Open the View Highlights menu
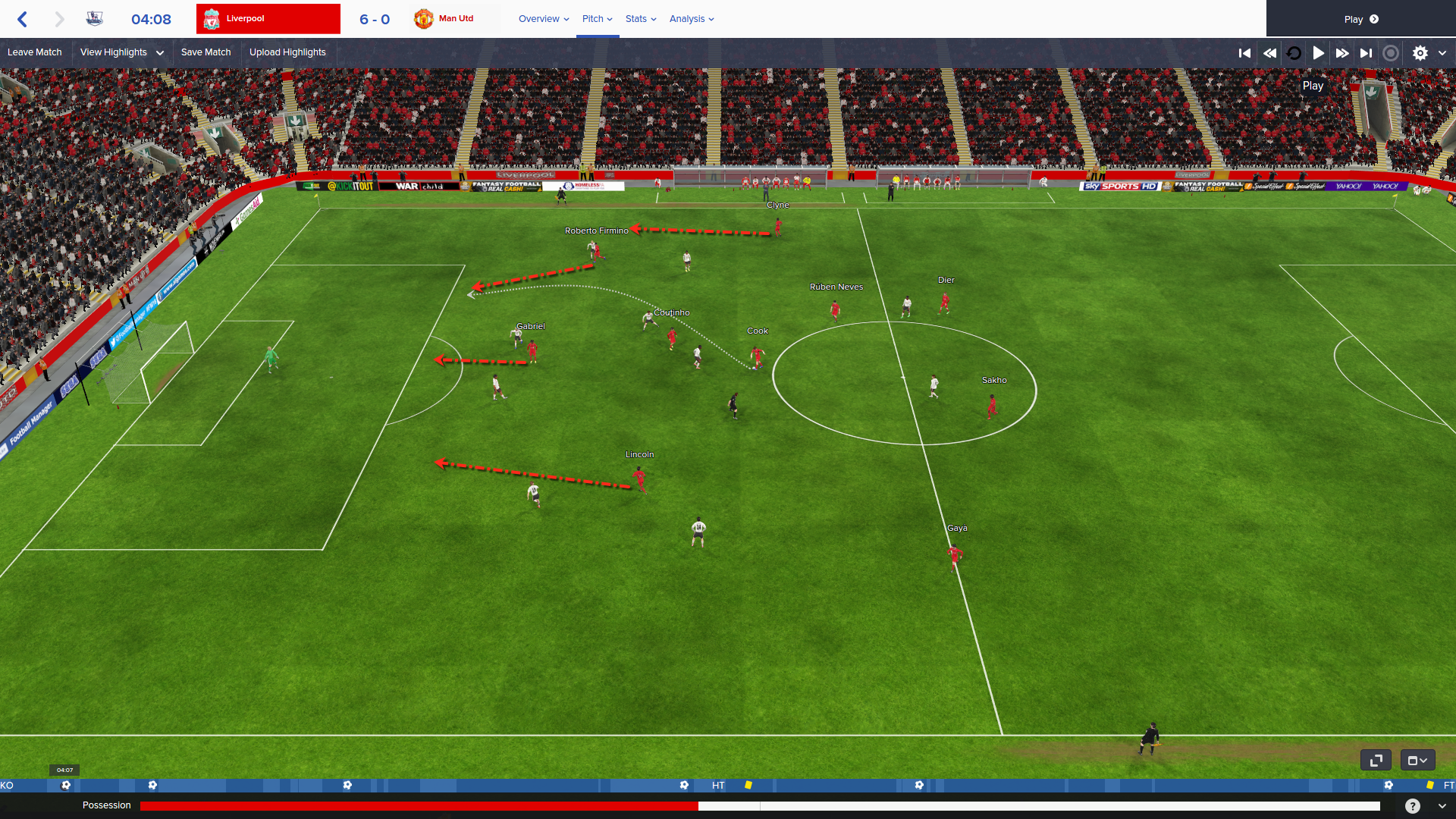Image resolution: width=1456 pixels, height=819 pixels. tap(121, 52)
